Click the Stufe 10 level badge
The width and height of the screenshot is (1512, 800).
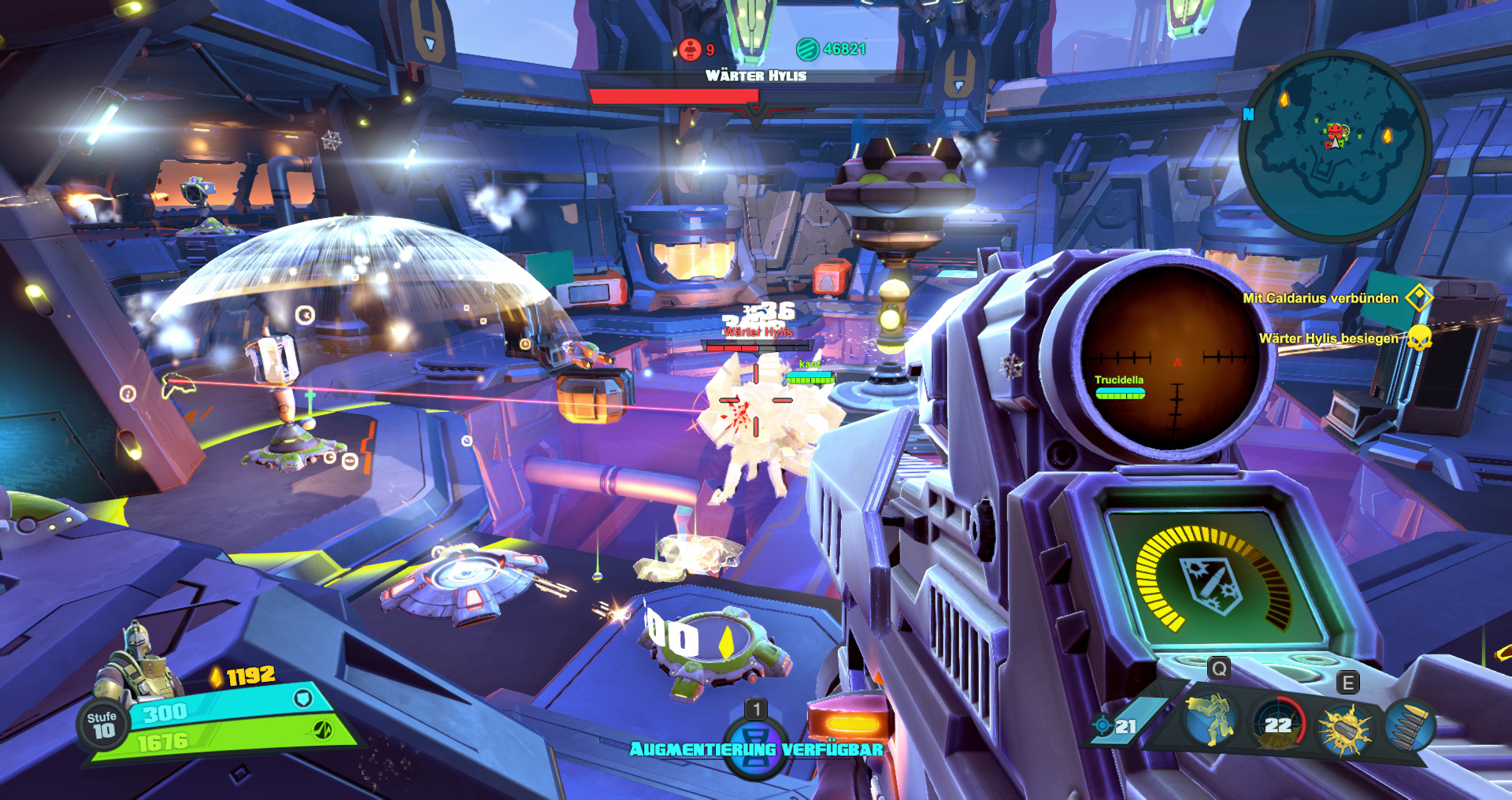(102, 724)
